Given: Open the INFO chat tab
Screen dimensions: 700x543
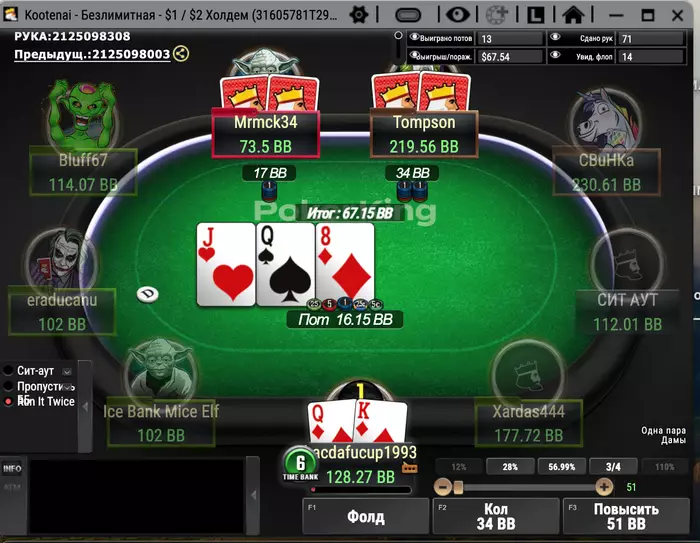Looking at the screenshot, I should (x=12, y=468).
